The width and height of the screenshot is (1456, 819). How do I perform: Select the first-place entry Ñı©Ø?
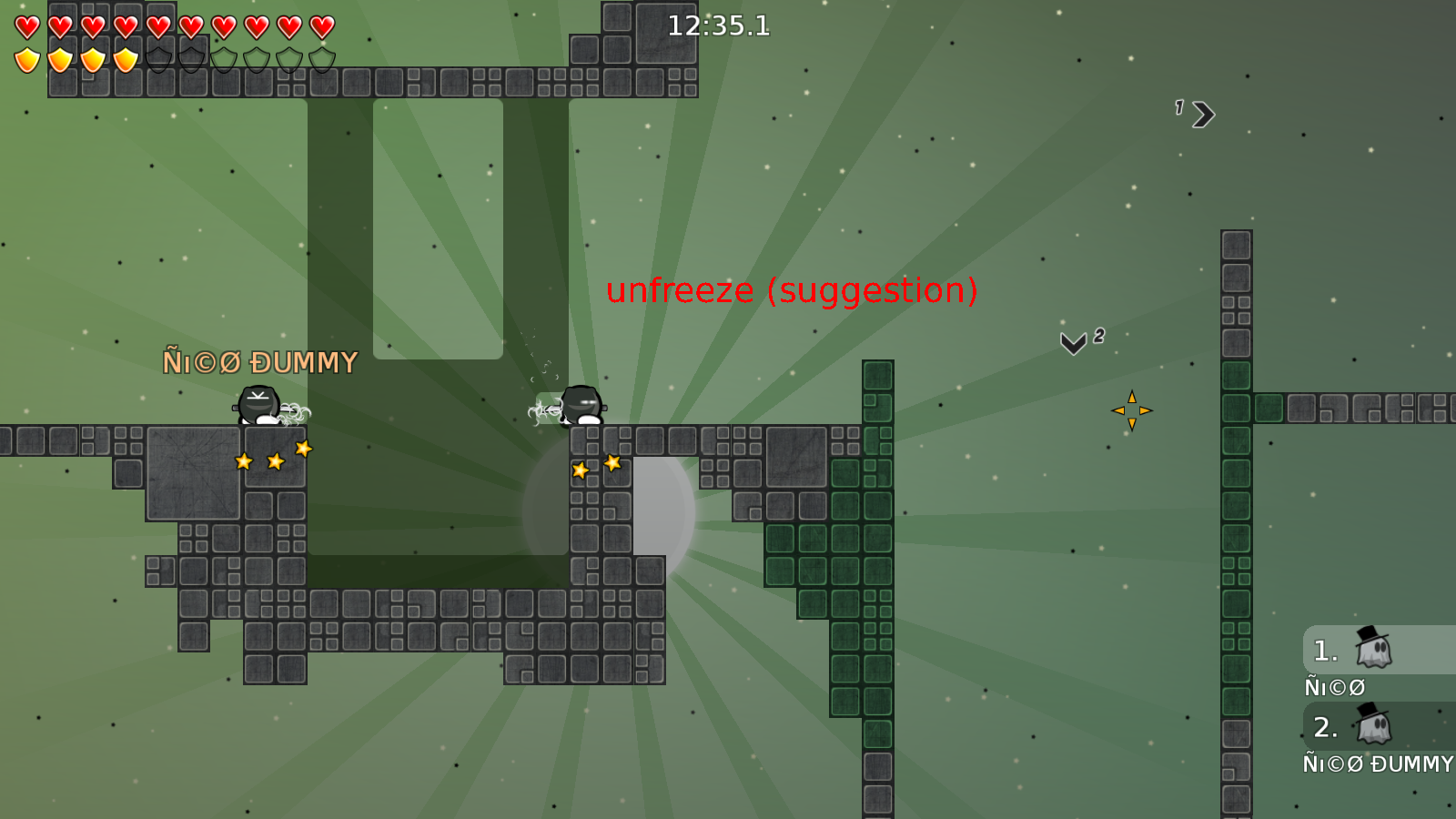pyautogui.click(x=1335, y=688)
